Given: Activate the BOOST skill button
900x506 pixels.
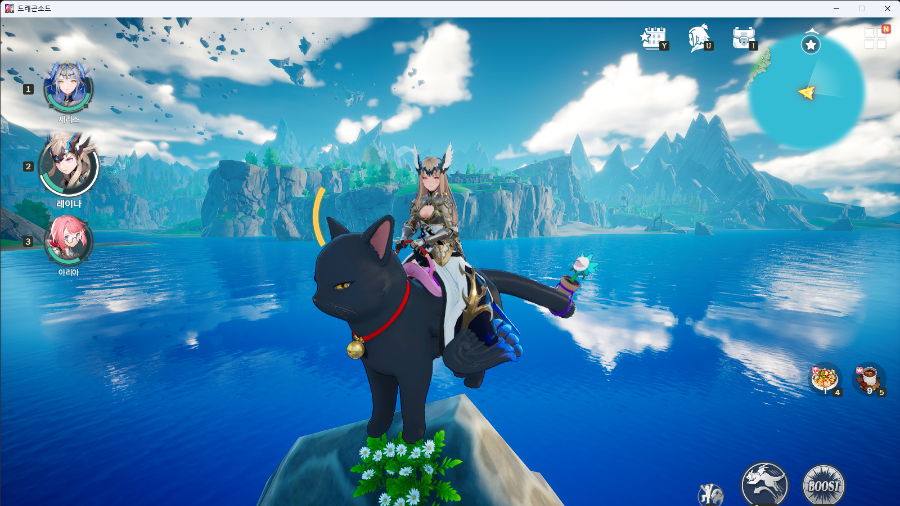Looking at the screenshot, I should 823,485.
